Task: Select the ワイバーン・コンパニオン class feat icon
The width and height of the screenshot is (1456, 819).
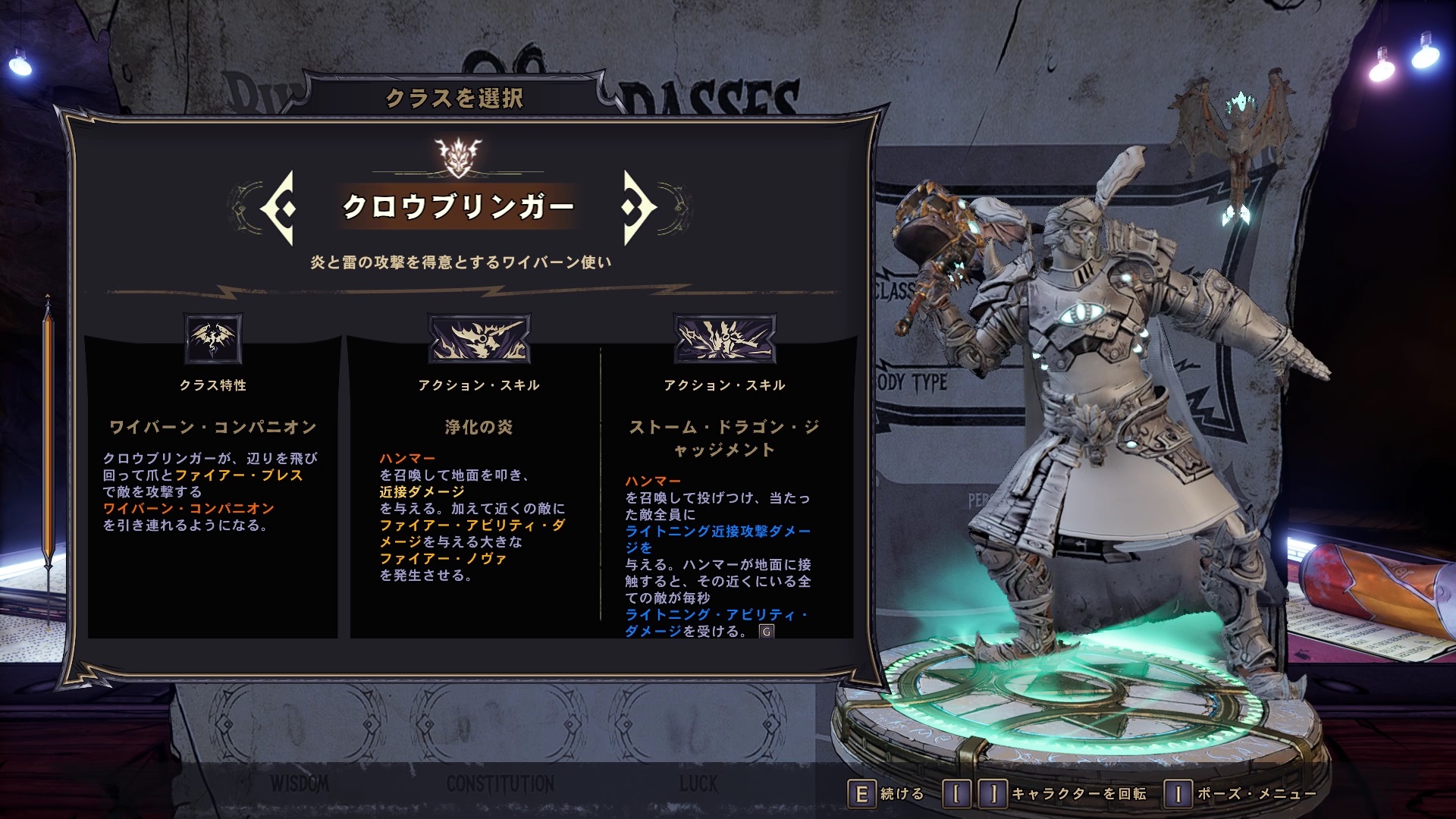Action: click(213, 338)
